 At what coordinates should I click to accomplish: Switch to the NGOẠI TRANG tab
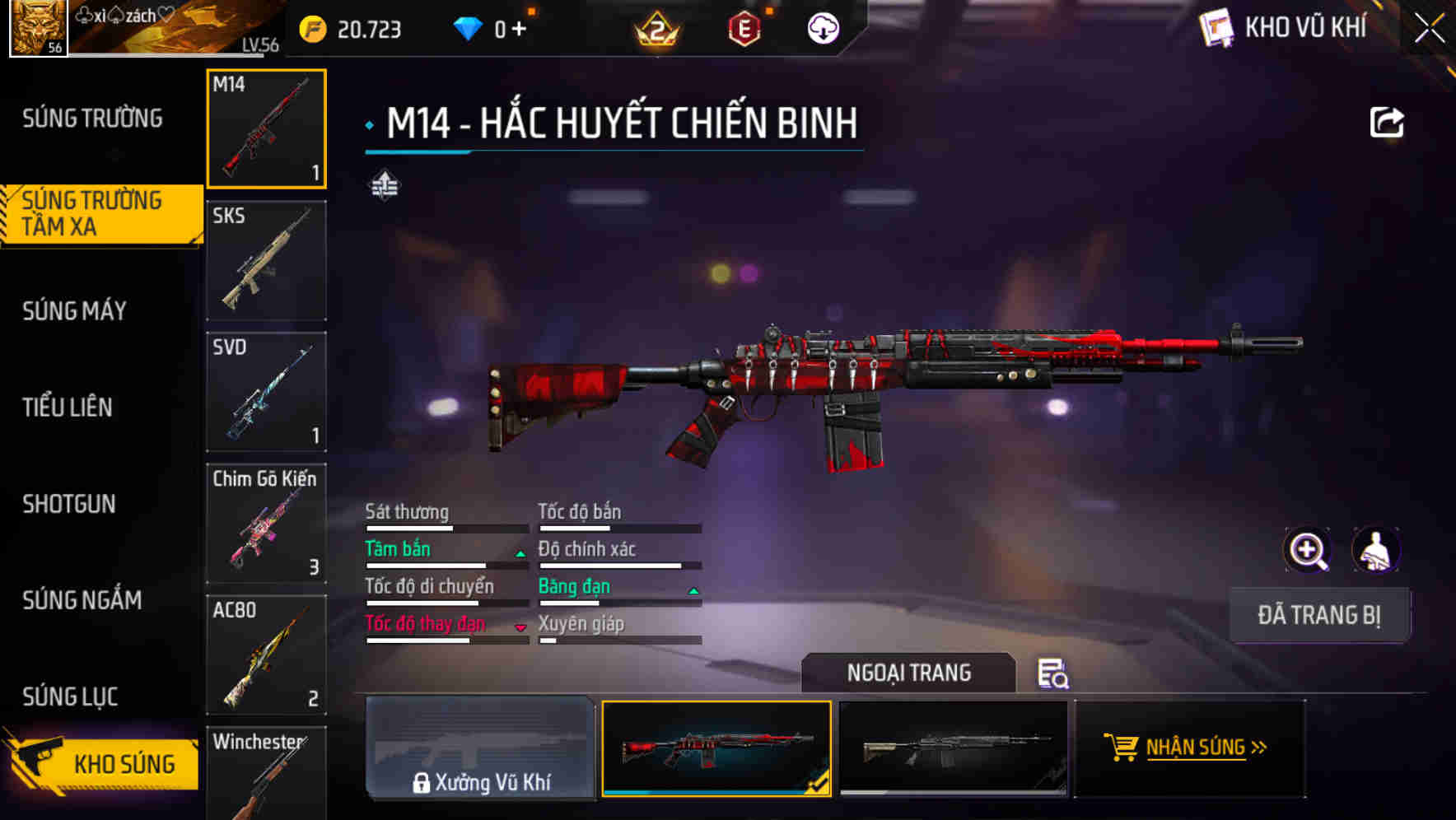click(x=911, y=673)
